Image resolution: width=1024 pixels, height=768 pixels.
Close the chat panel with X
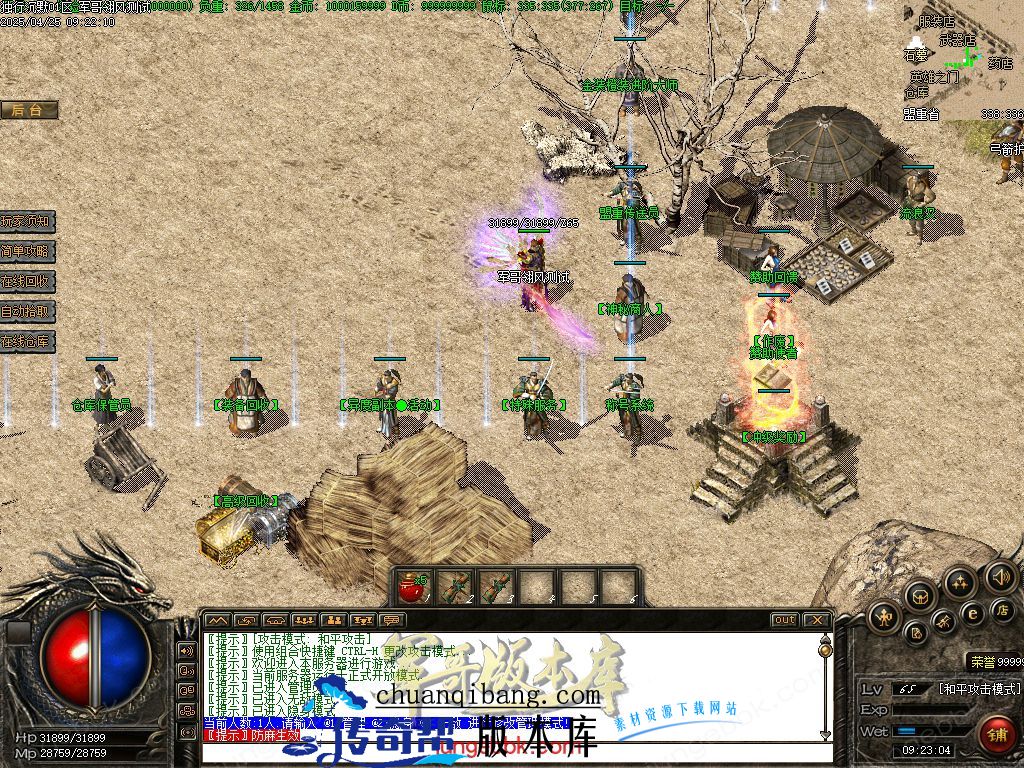point(817,620)
